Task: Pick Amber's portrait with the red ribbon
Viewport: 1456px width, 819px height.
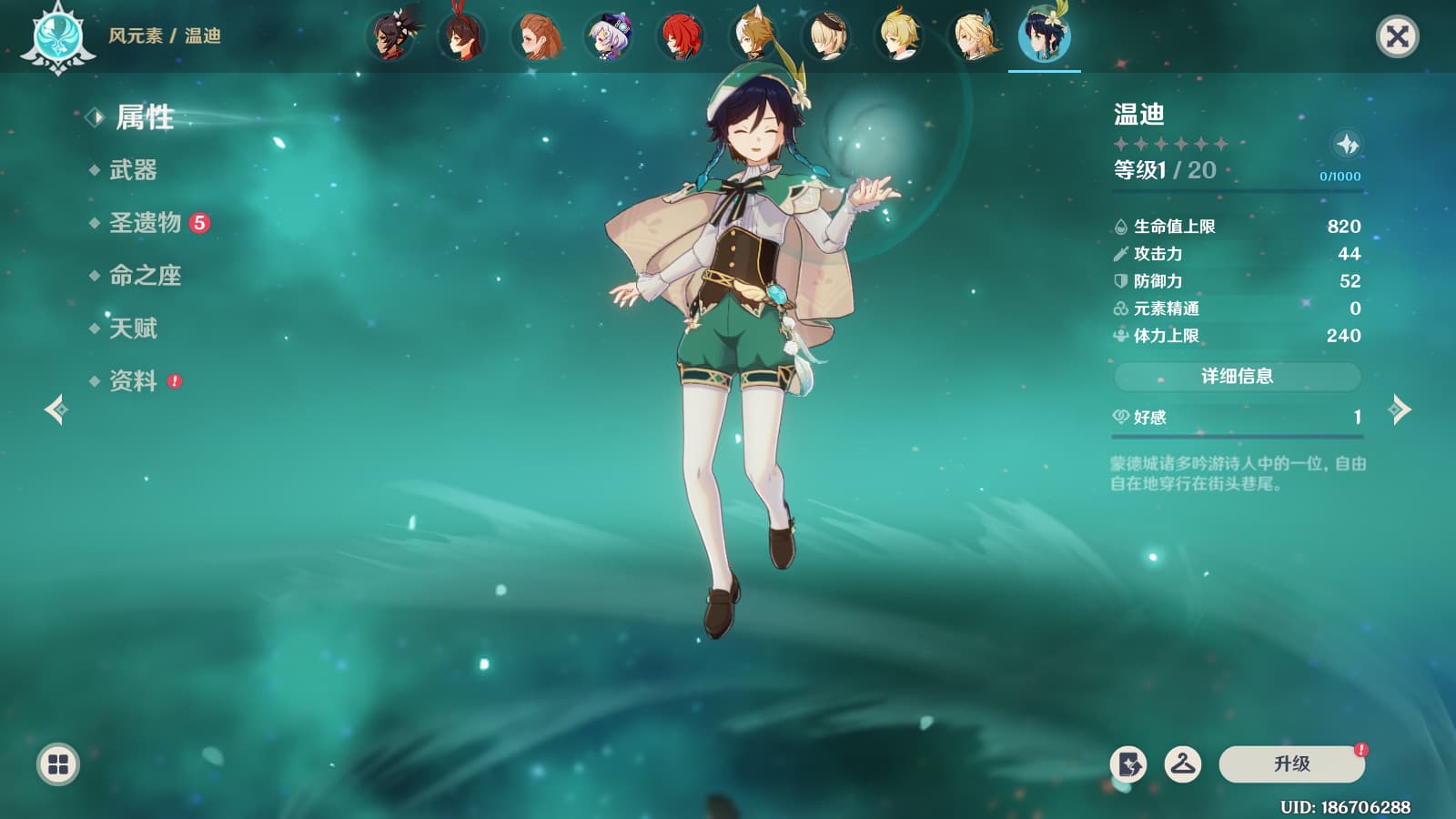Action: [462, 37]
